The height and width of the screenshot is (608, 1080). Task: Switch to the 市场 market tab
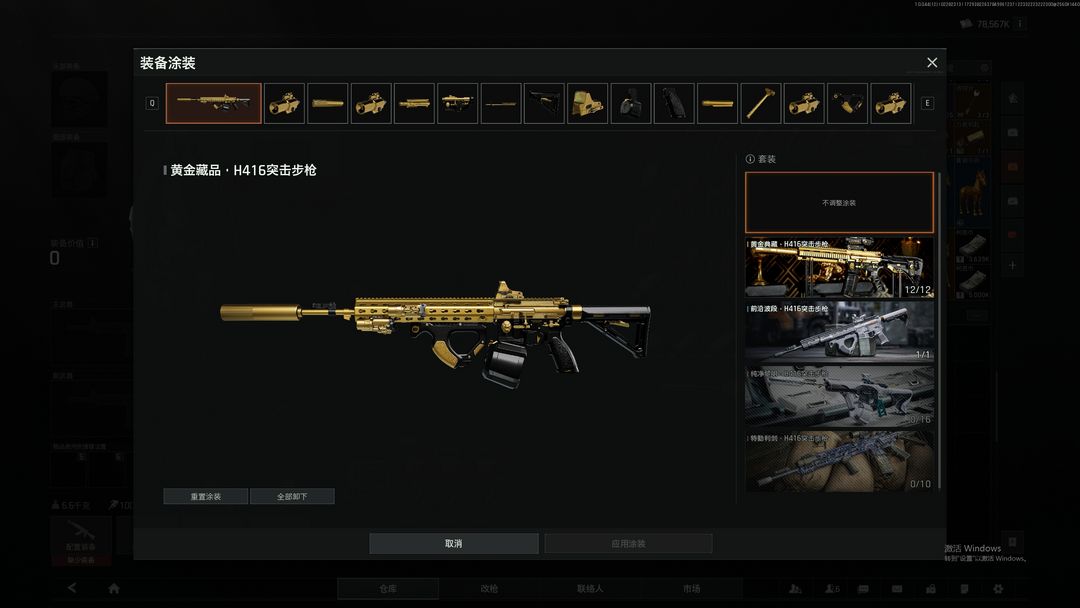coord(691,589)
